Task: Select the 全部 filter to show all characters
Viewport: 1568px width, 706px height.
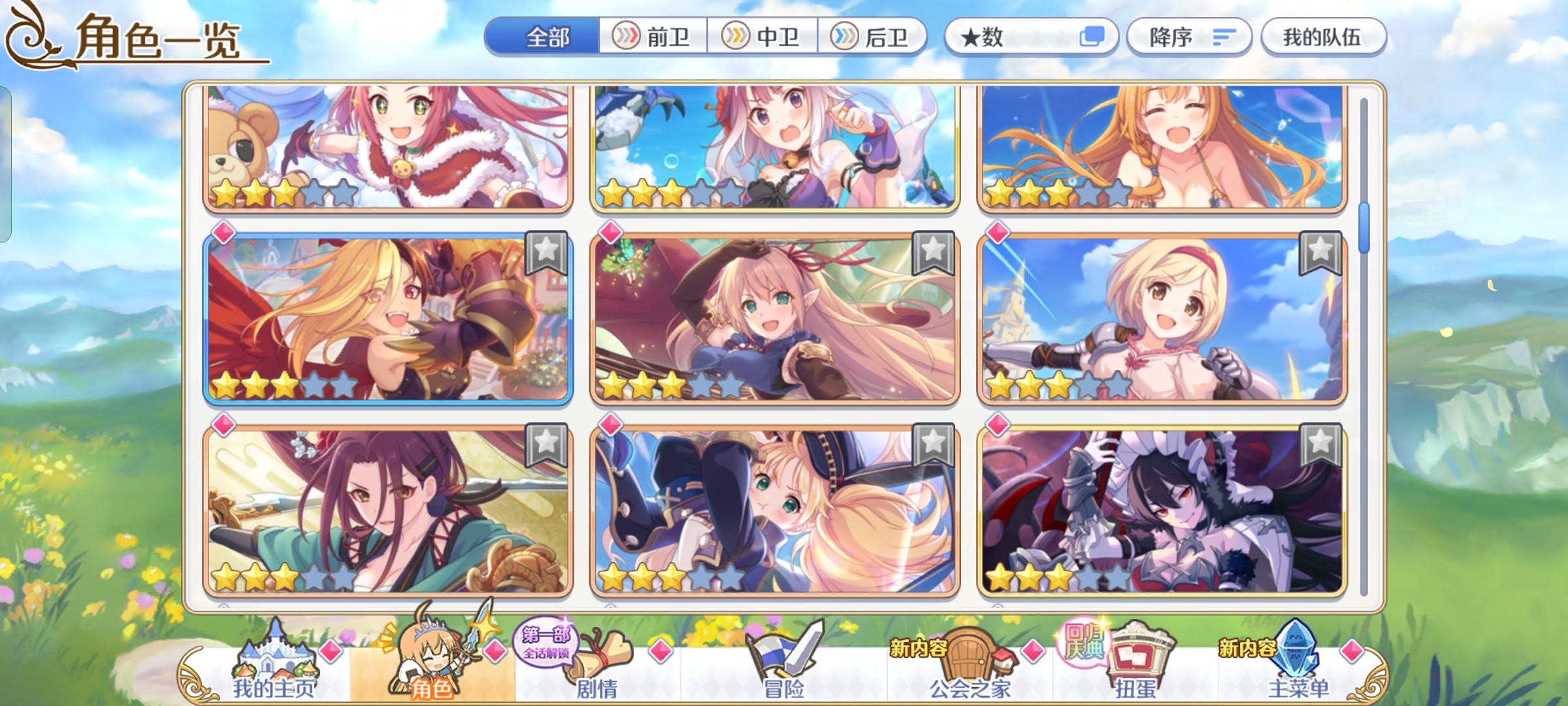Action: (x=547, y=37)
